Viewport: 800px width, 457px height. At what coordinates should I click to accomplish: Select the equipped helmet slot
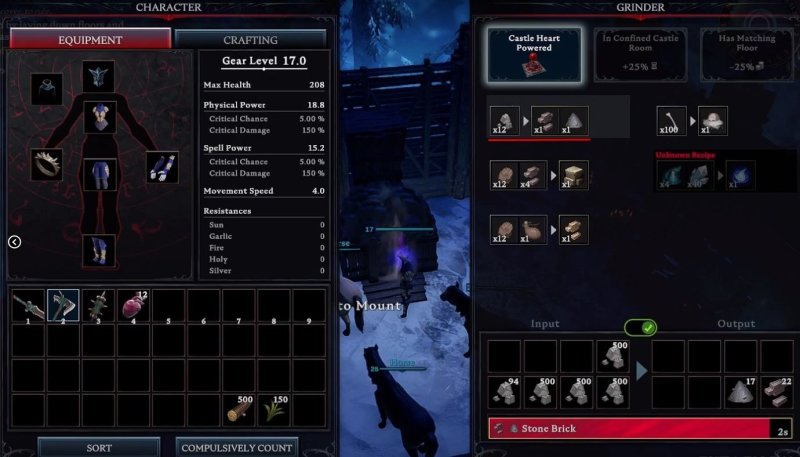(x=99, y=76)
